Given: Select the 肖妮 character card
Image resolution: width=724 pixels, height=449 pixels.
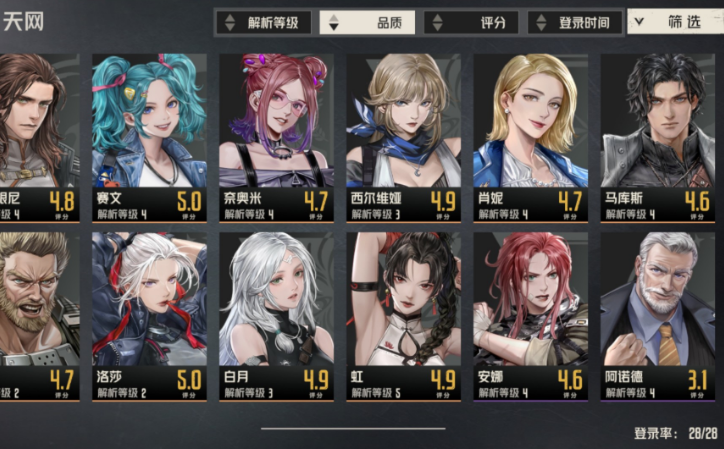Looking at the screenshot, I should [x=531, y=137].
